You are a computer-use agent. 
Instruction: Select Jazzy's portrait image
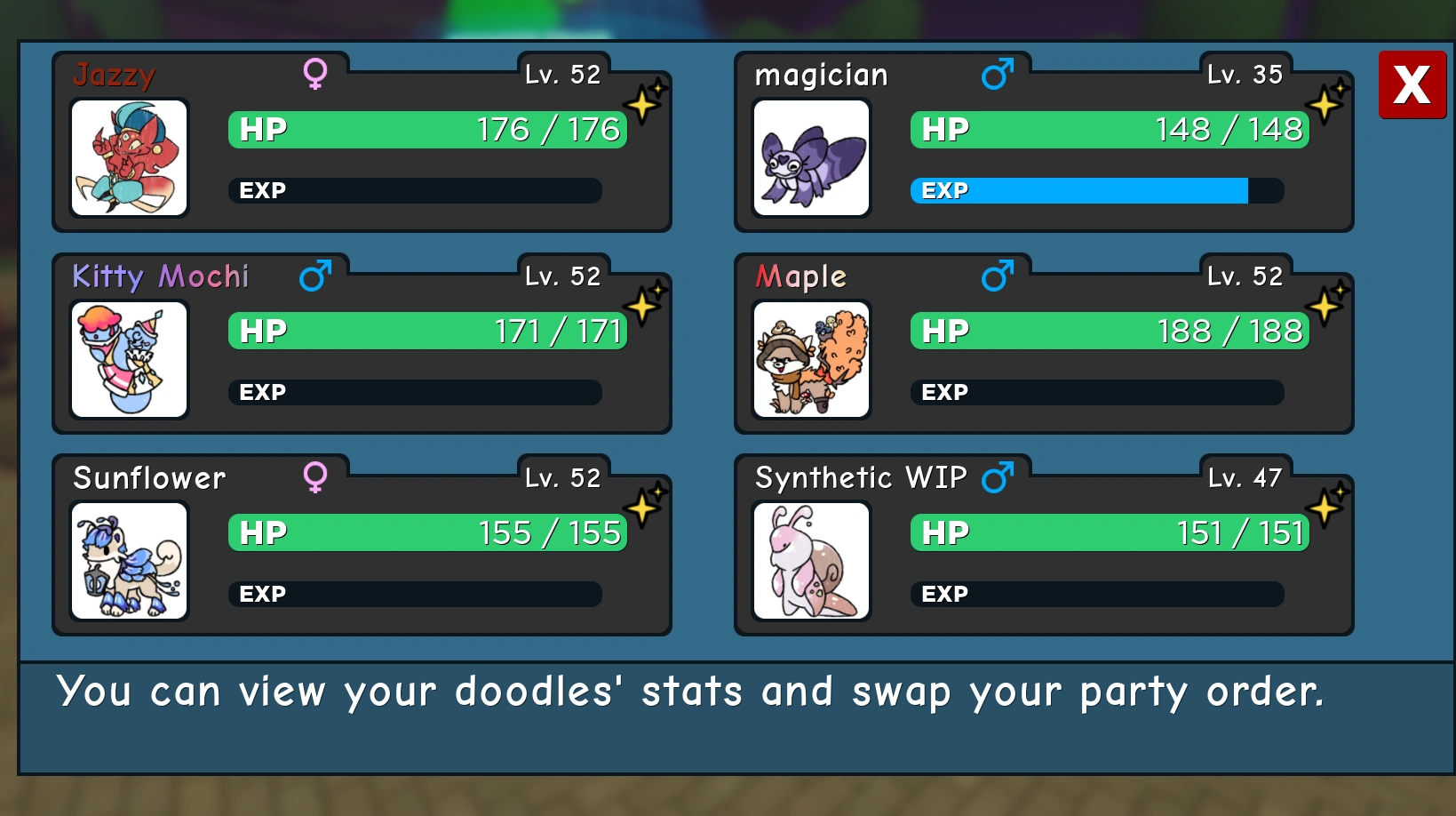click(x=129, y=159)
